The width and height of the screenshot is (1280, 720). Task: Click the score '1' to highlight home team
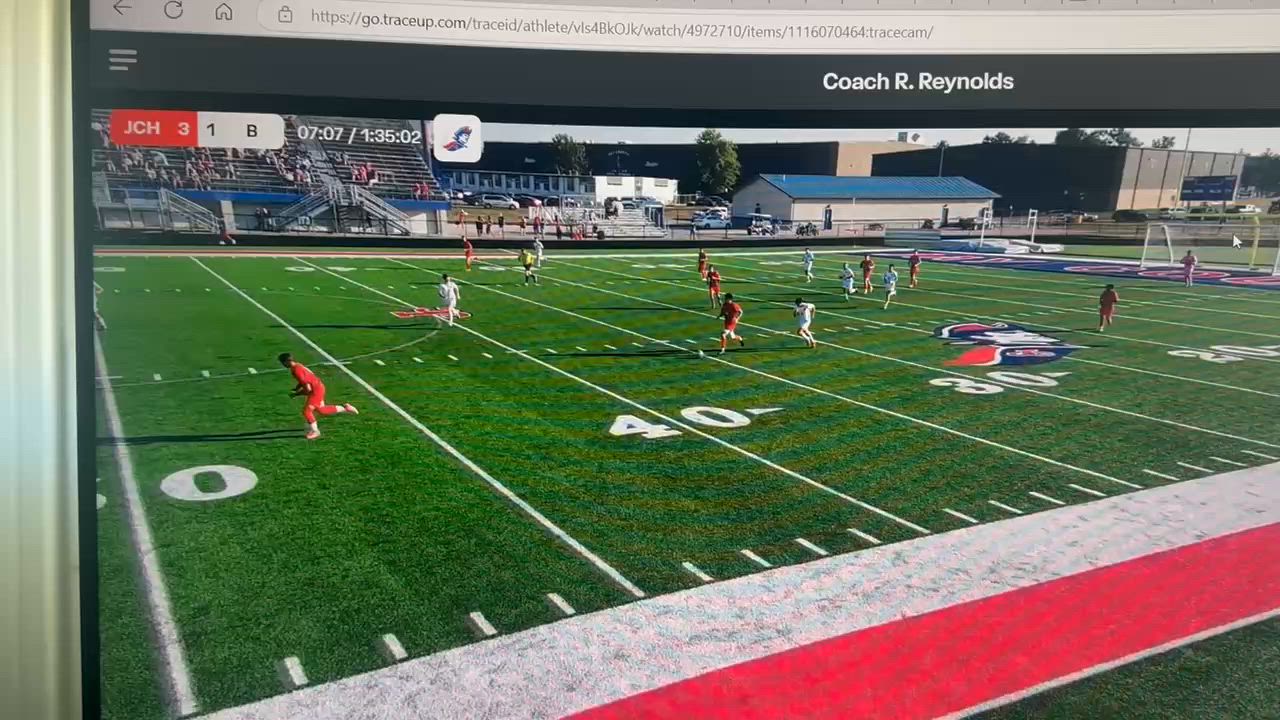(211, 130)
